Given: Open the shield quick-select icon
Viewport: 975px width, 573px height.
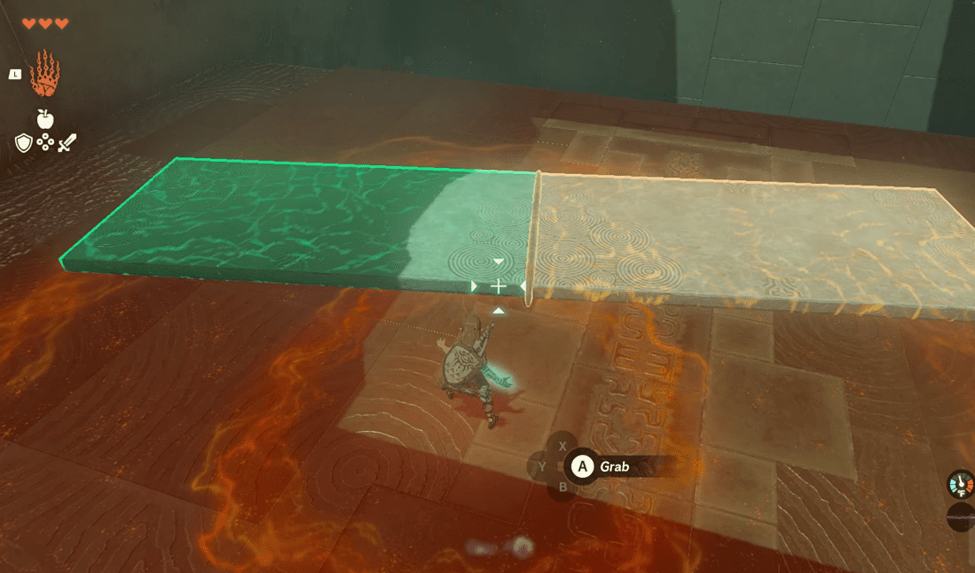Looking at the screenshot, I should [x=23, y=143].
